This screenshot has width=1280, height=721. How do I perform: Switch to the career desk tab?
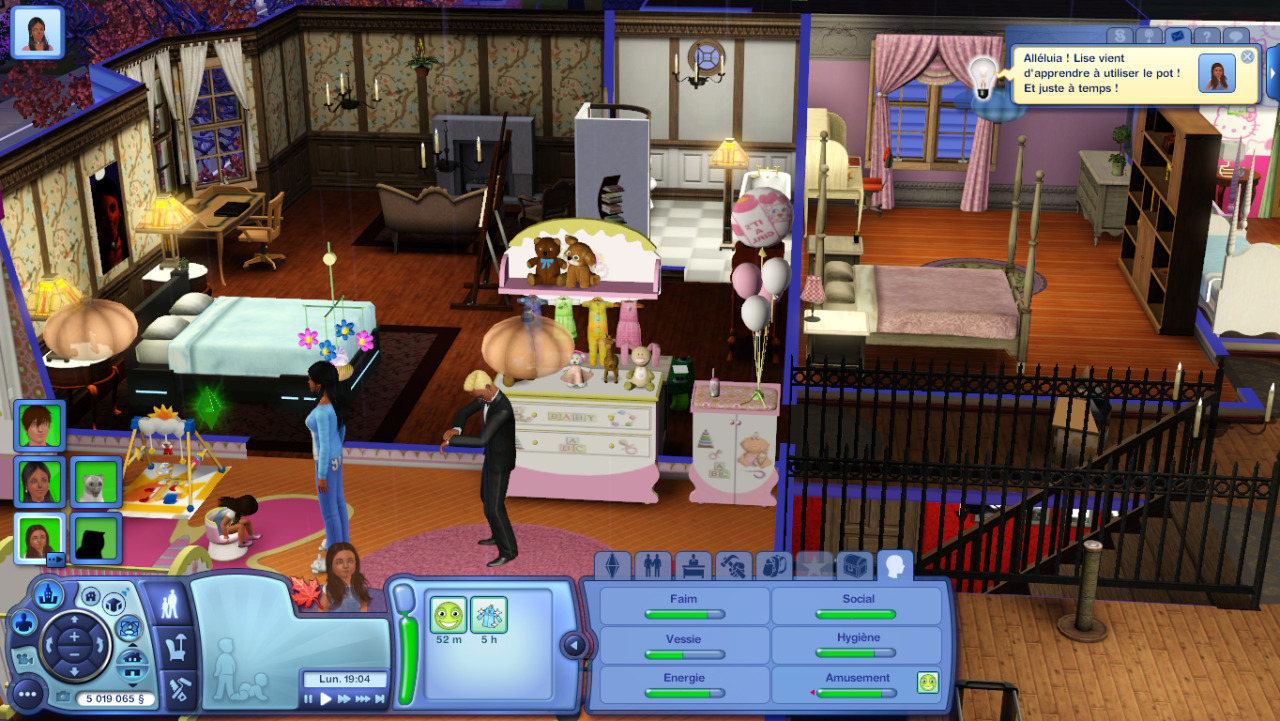(693, 566)
